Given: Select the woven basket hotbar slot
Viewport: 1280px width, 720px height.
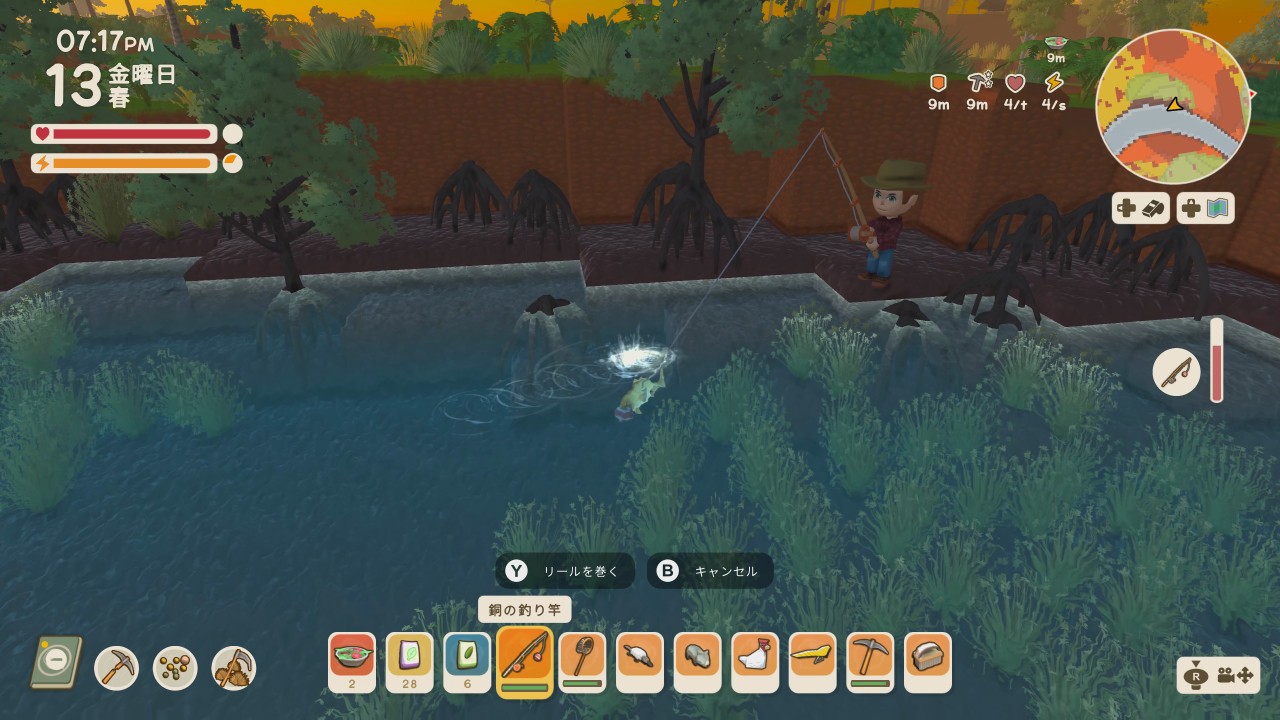Looking at the screenshot, I should [928, 662].
